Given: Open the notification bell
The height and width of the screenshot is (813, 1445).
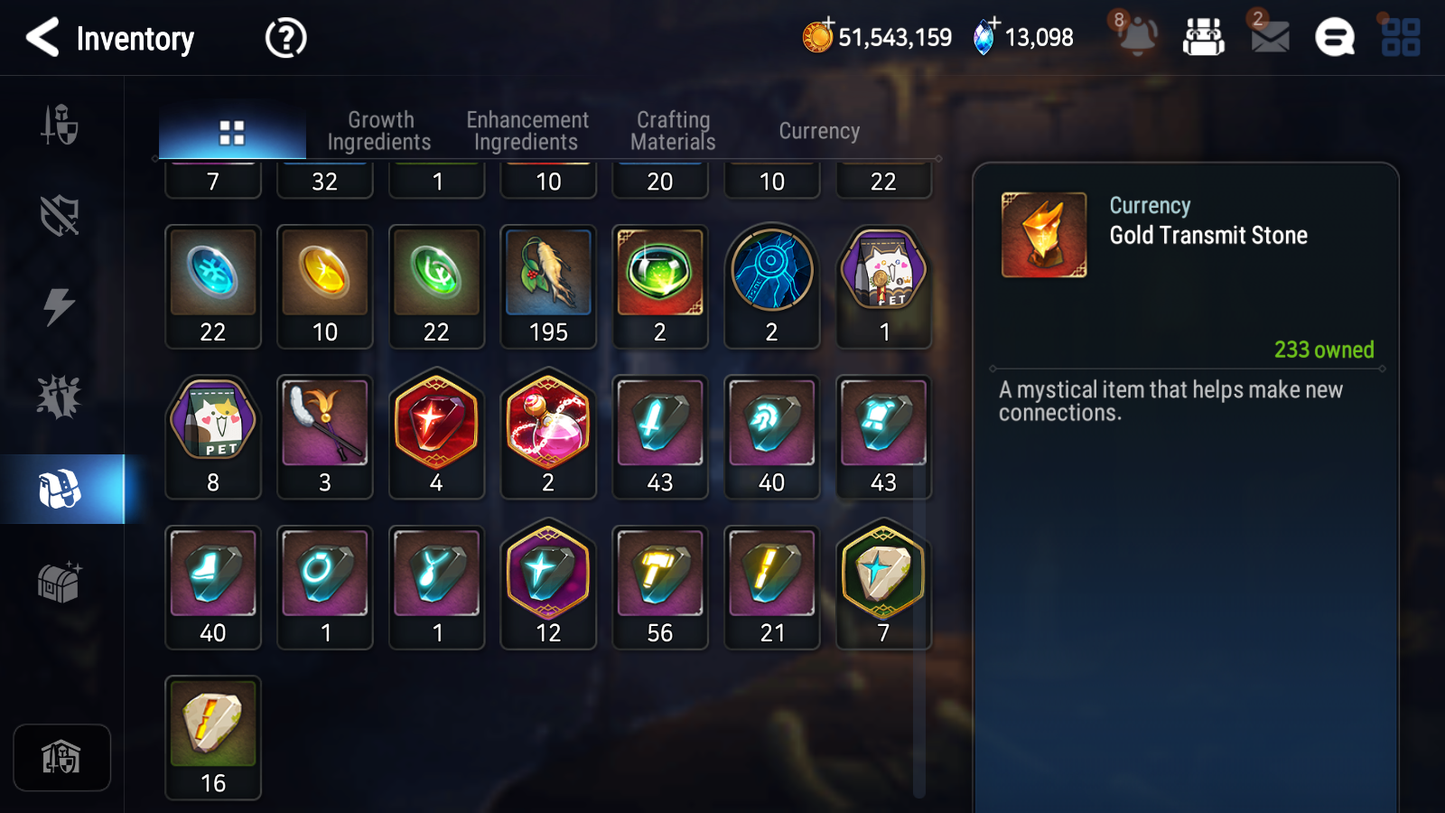Looking at the screenshot, I should [1137, 37].
